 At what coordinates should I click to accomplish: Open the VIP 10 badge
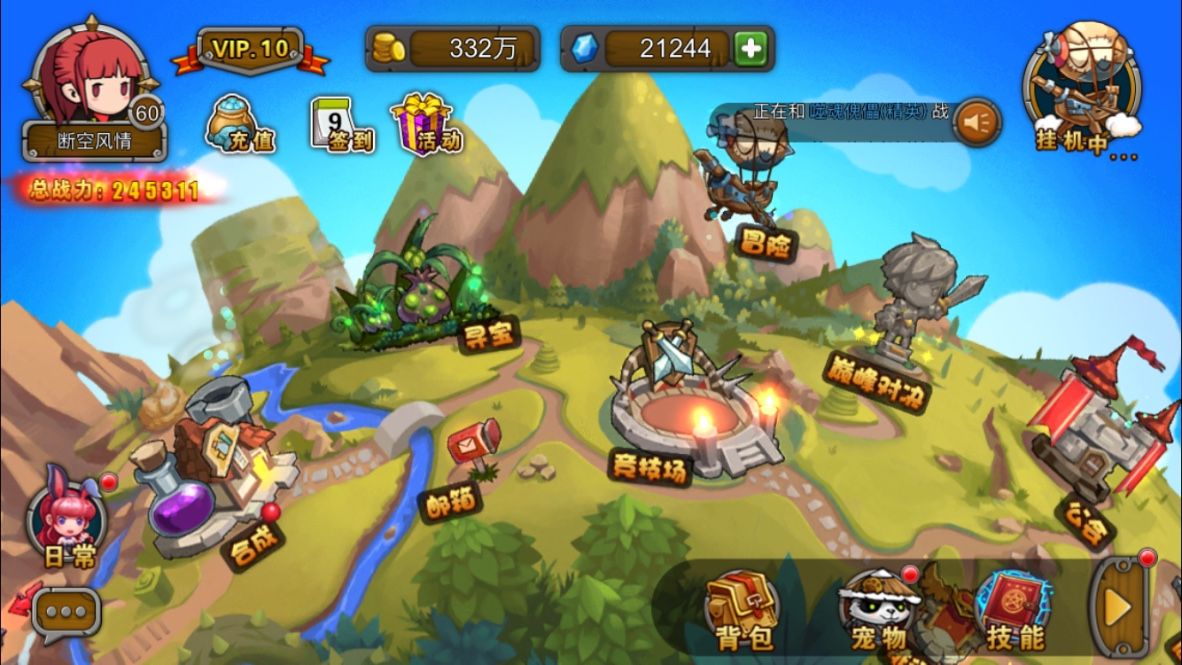tap(249, 50)
